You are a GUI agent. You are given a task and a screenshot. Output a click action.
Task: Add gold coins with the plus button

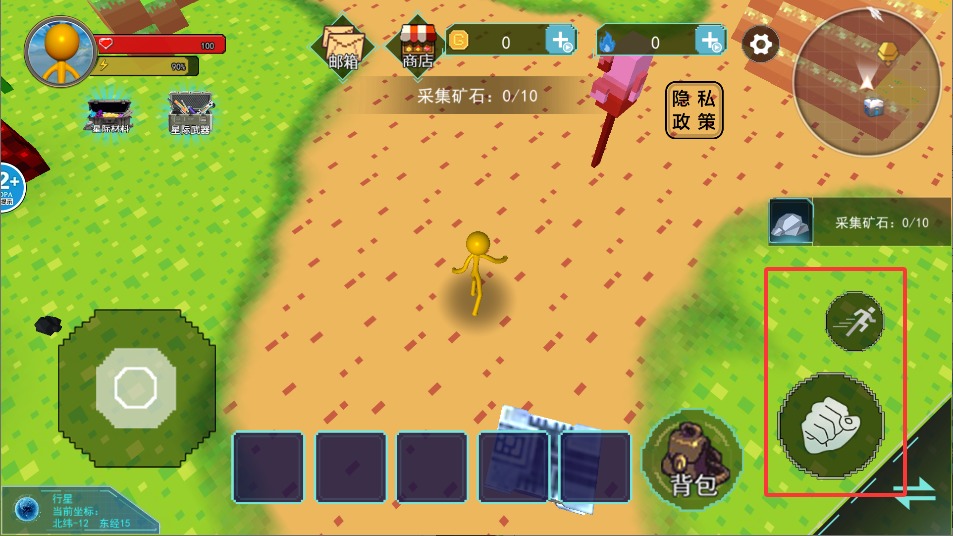coord(560,41)
